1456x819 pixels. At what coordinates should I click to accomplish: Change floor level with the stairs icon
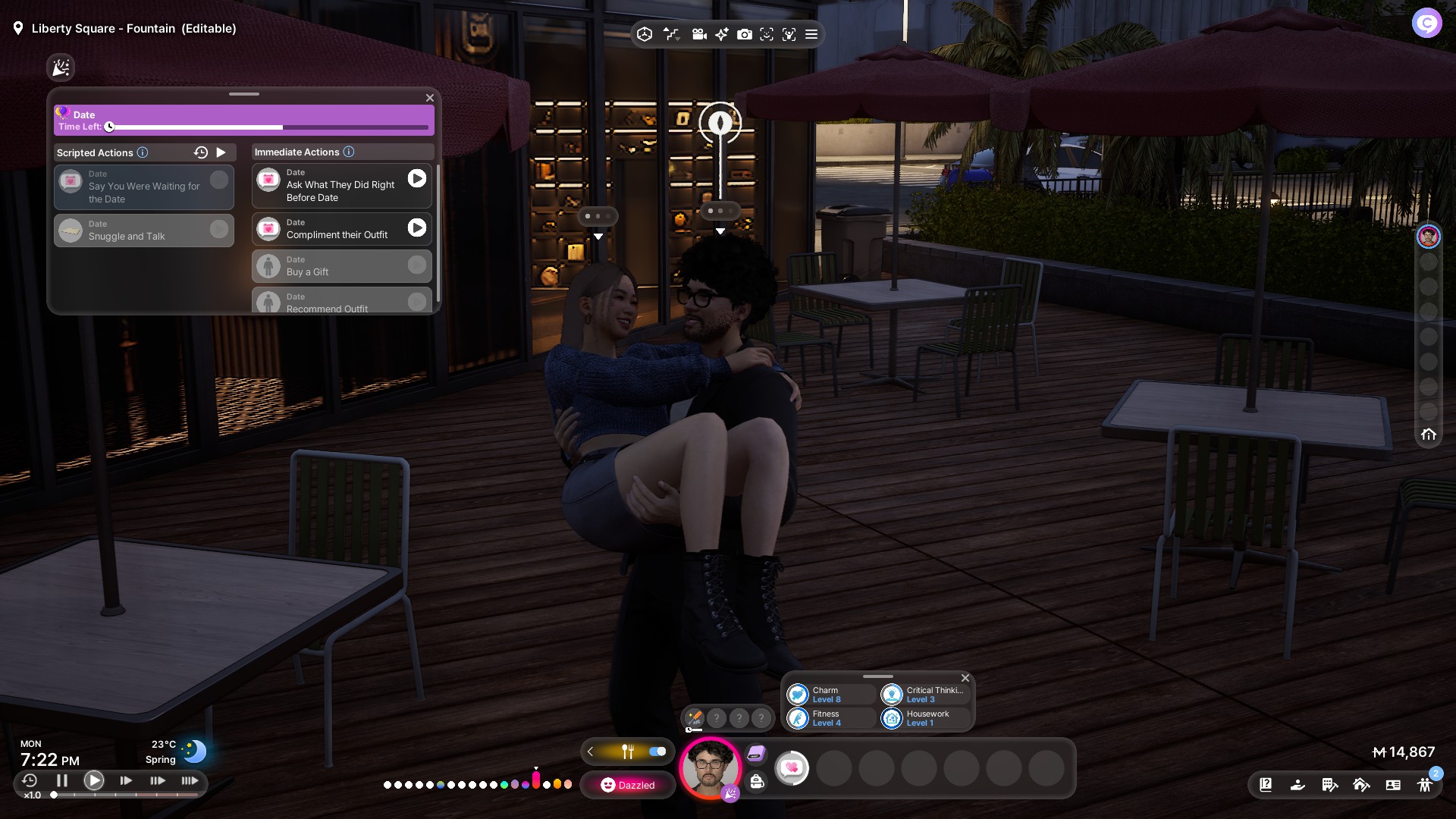[x=671, y=34]
